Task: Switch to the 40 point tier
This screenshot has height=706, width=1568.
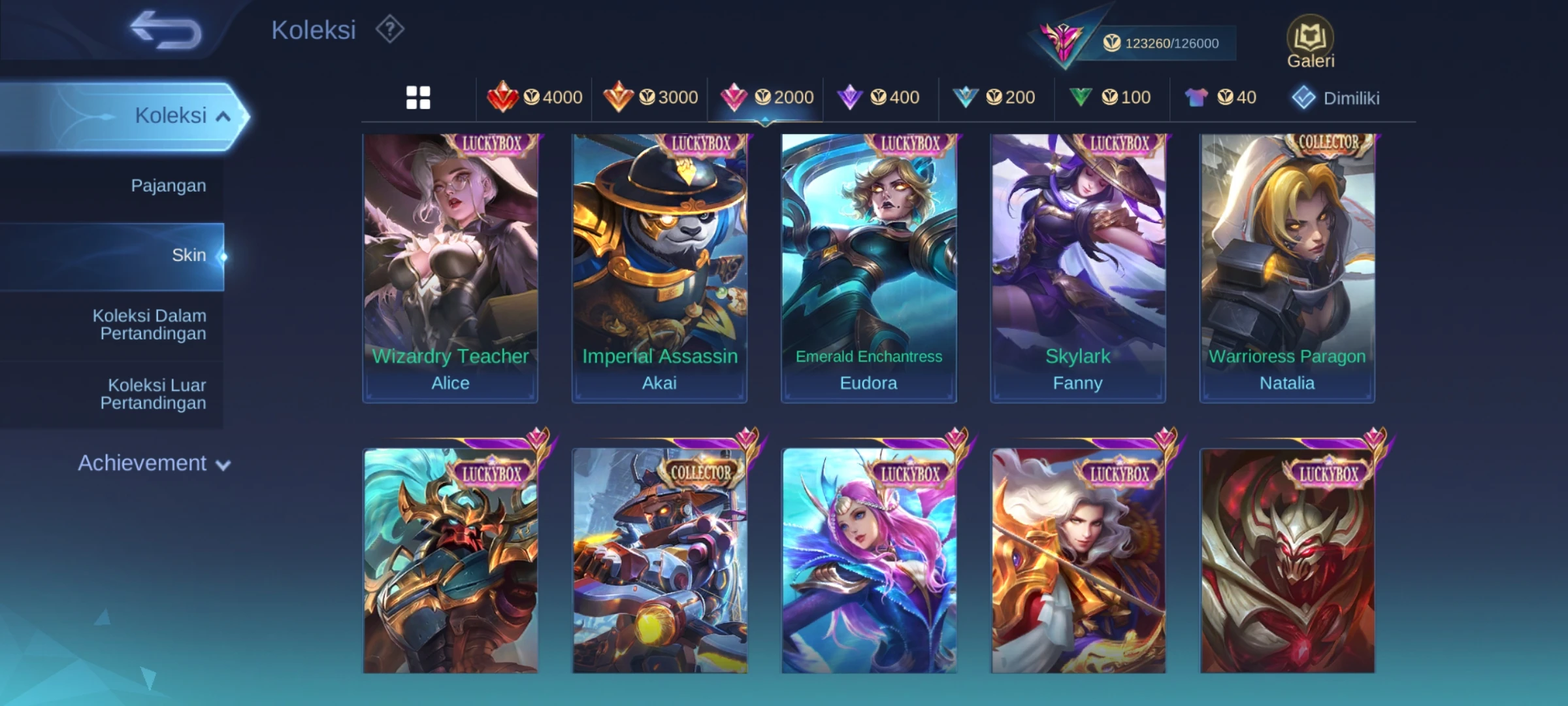Action: [1220, 98]
